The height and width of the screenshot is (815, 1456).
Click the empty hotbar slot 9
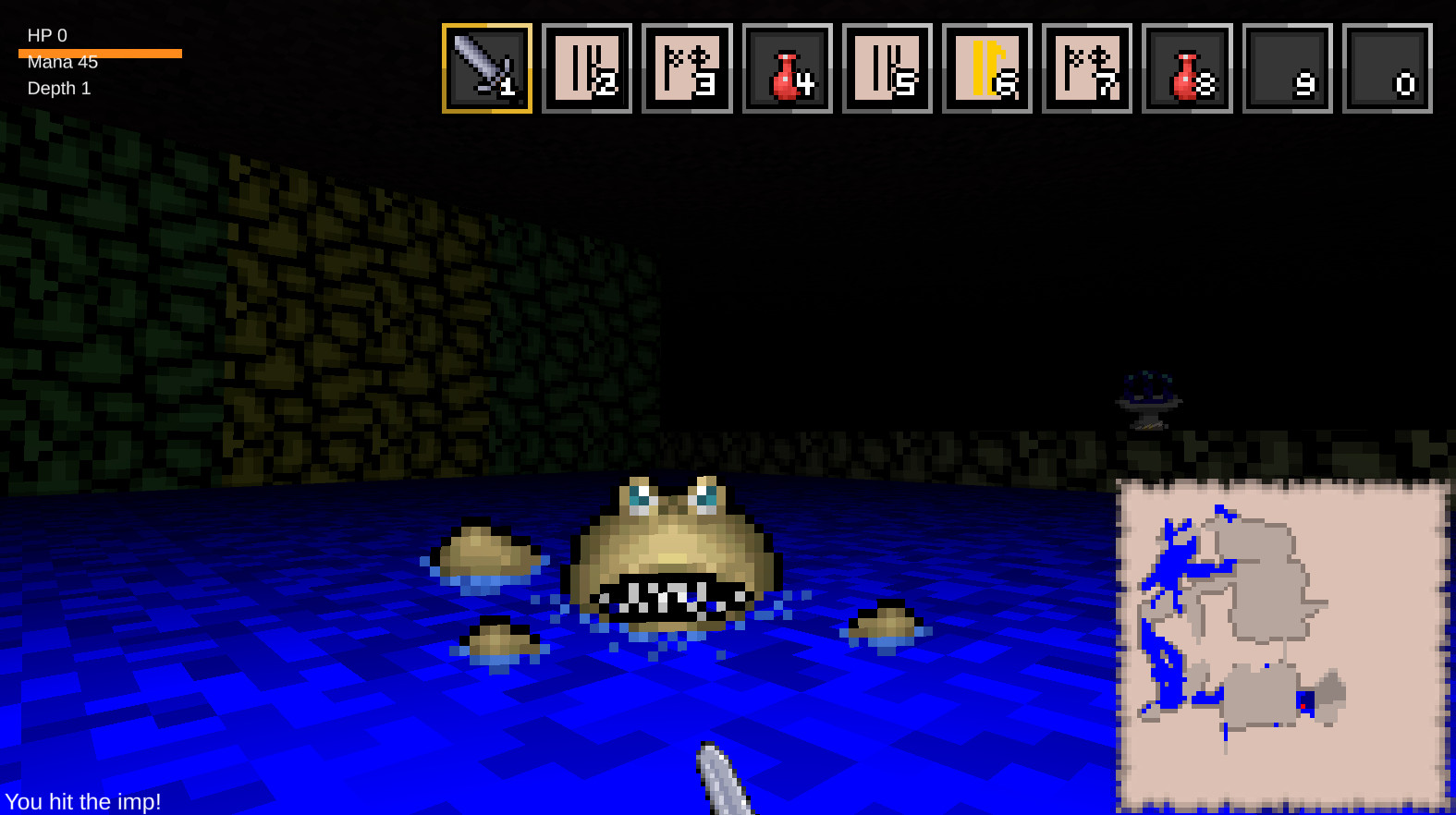[x=1288, y=68]
